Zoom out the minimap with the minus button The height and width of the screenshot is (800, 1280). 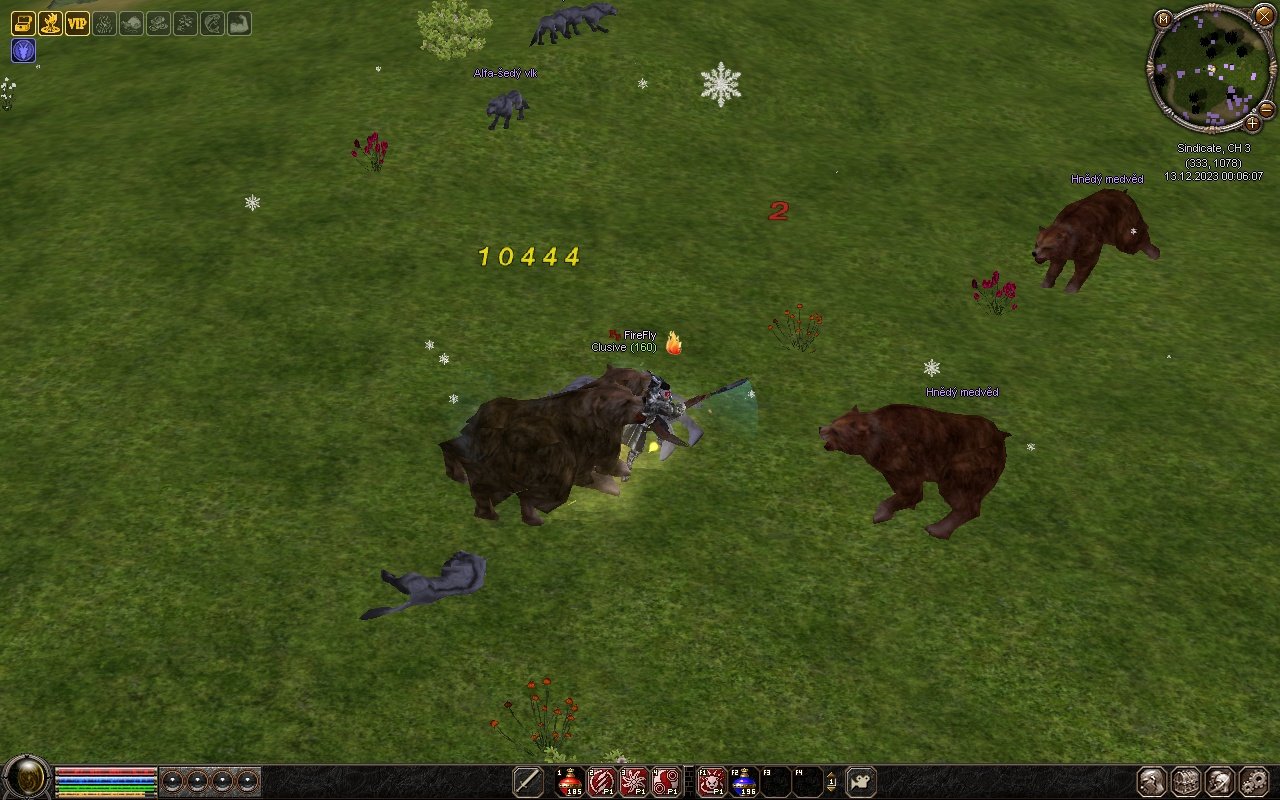[1266, 108]
